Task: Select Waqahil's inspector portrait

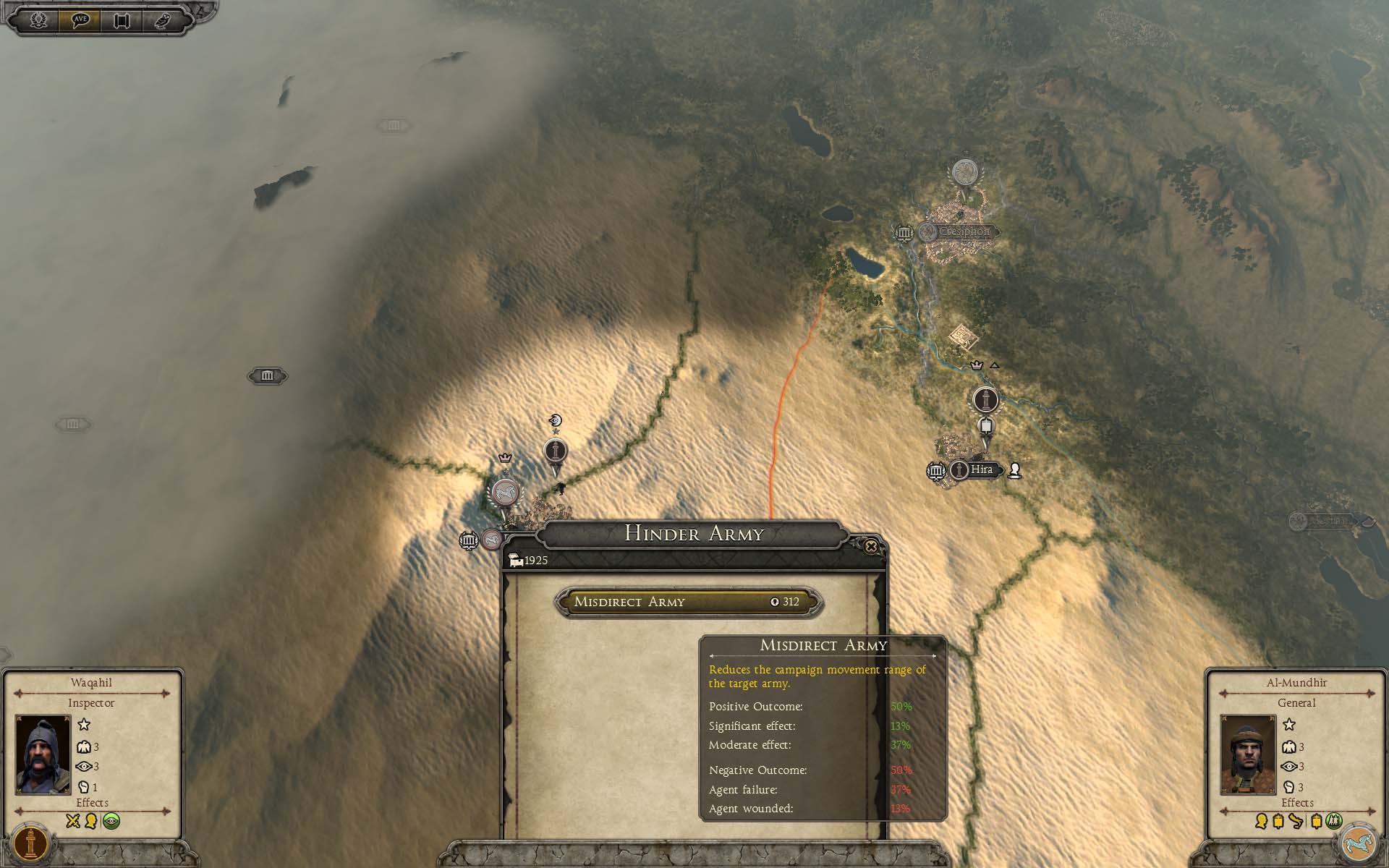Action: coord(43,754)
